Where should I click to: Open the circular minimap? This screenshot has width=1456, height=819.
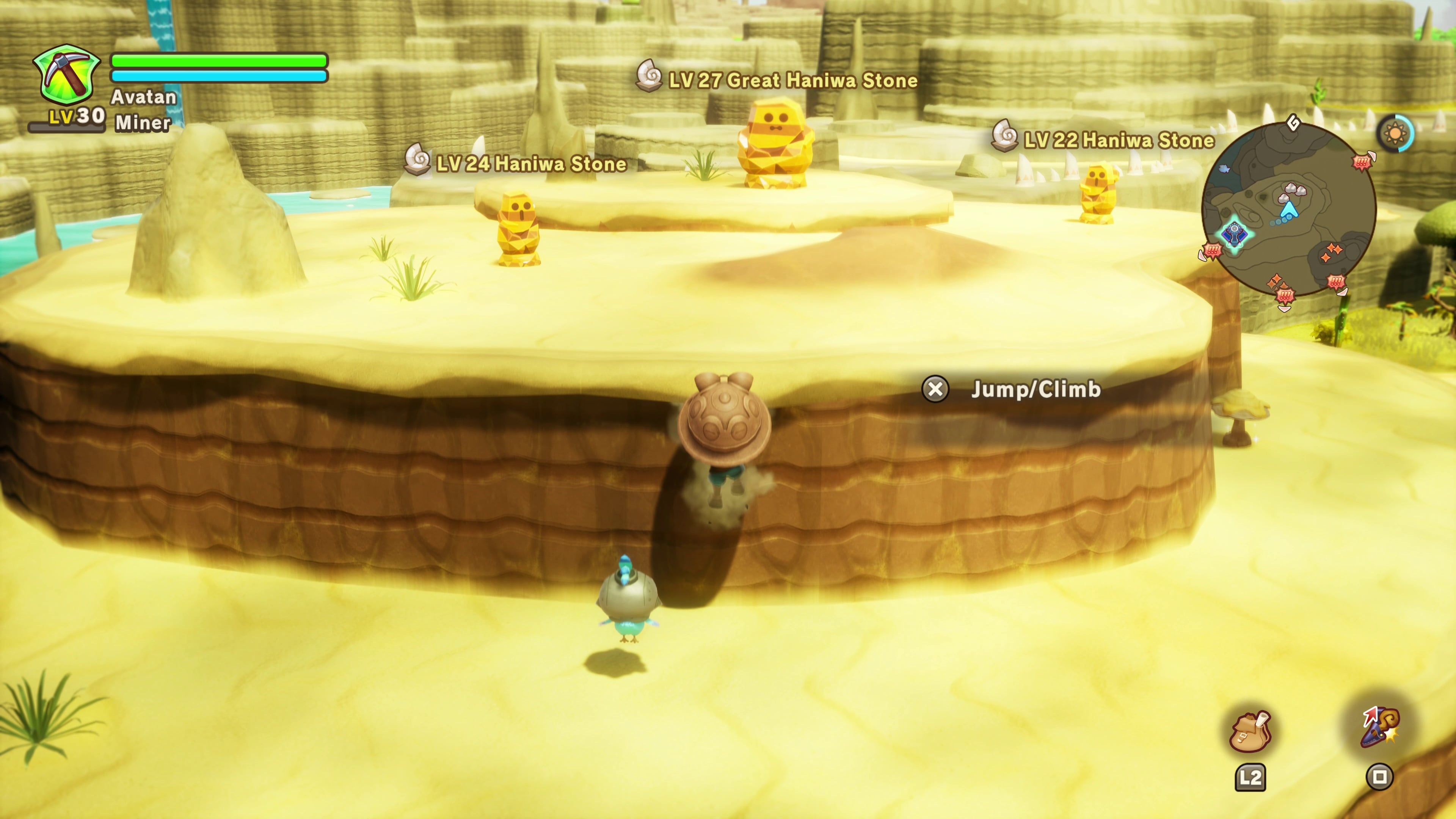1289,209
